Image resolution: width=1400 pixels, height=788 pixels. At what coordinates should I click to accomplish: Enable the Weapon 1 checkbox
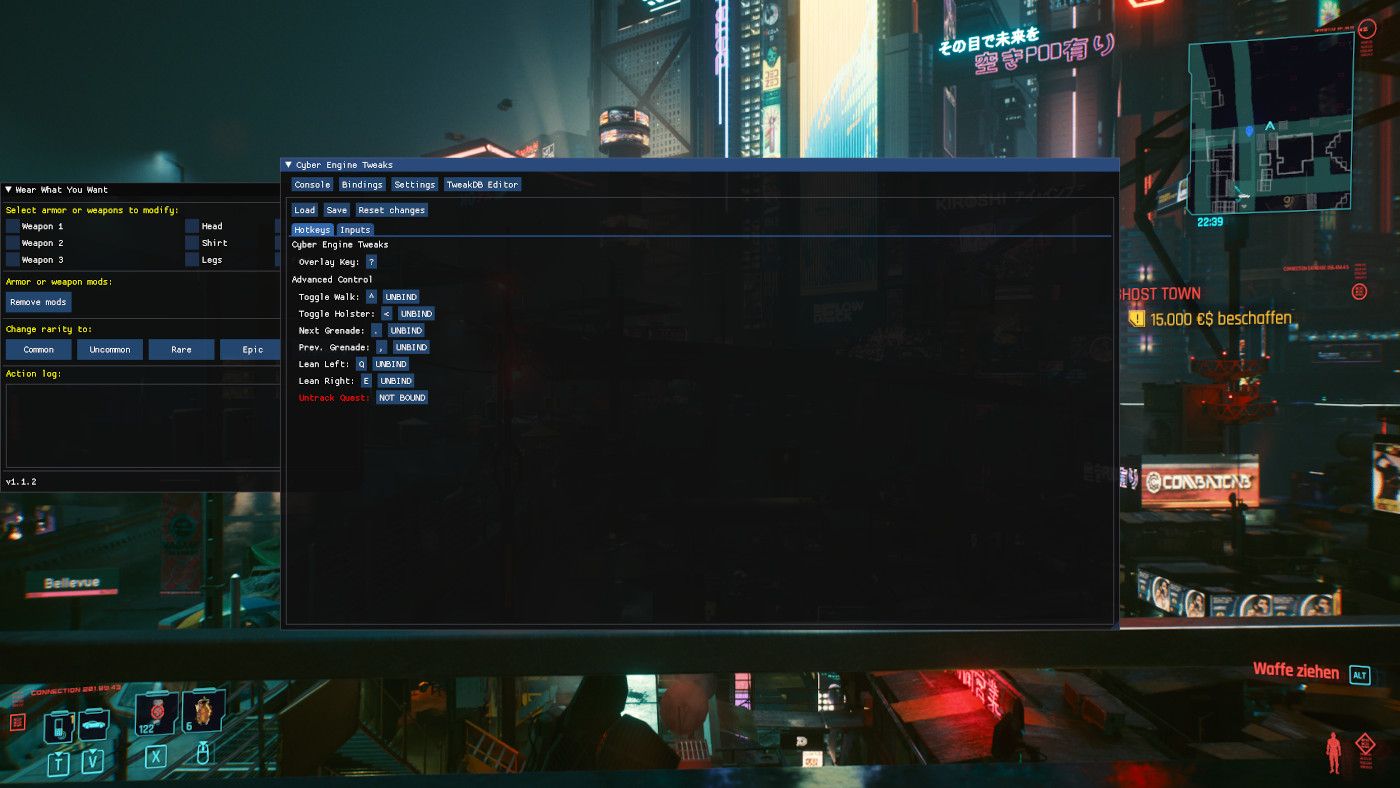coord(13,226)
